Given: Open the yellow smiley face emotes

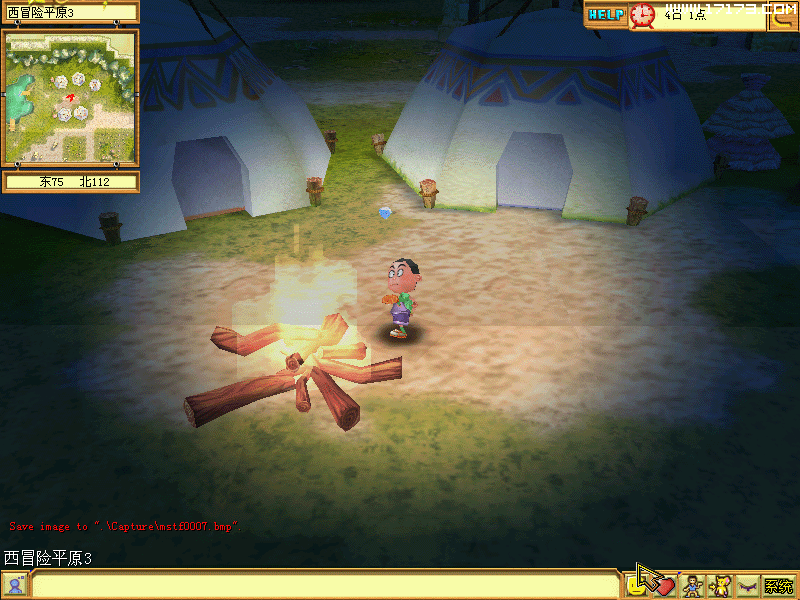Looking at the screenshot, I should point(636,584).
